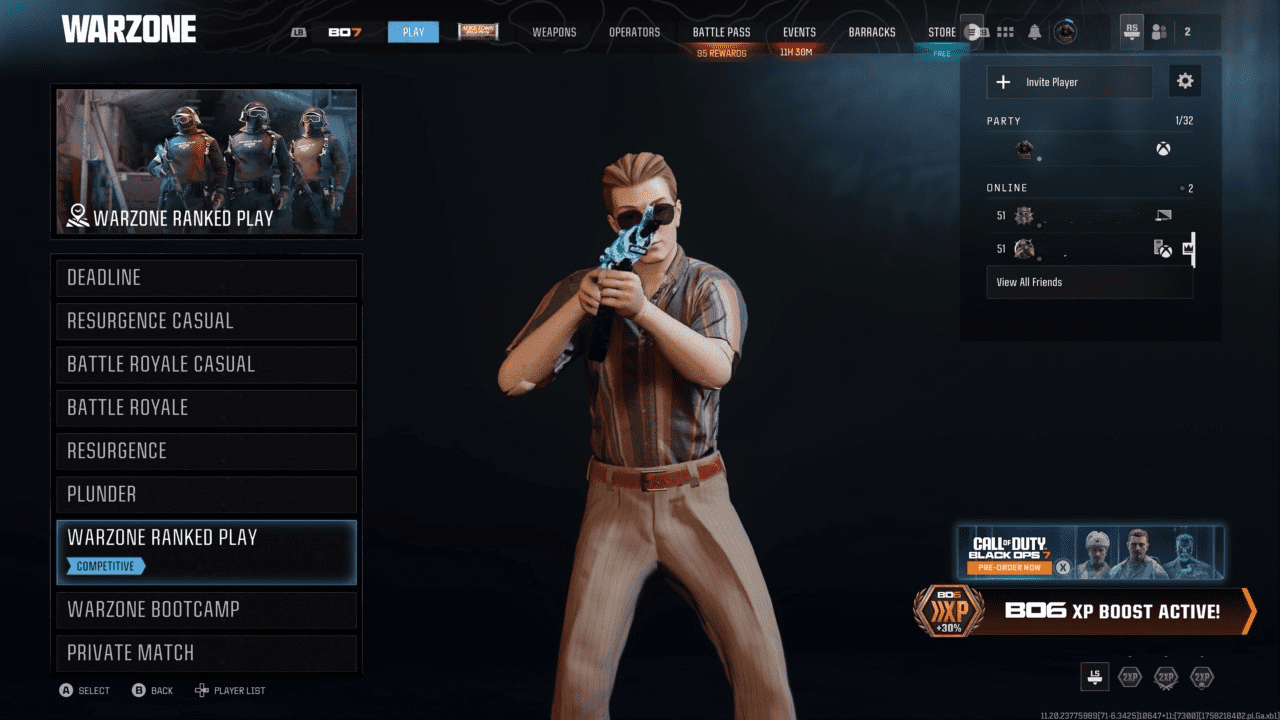The width and height of the screenshot is (1280, 720).
Task: Dismiss the Black Ops 7 pre-order ad
Action: pos(1063,567)
